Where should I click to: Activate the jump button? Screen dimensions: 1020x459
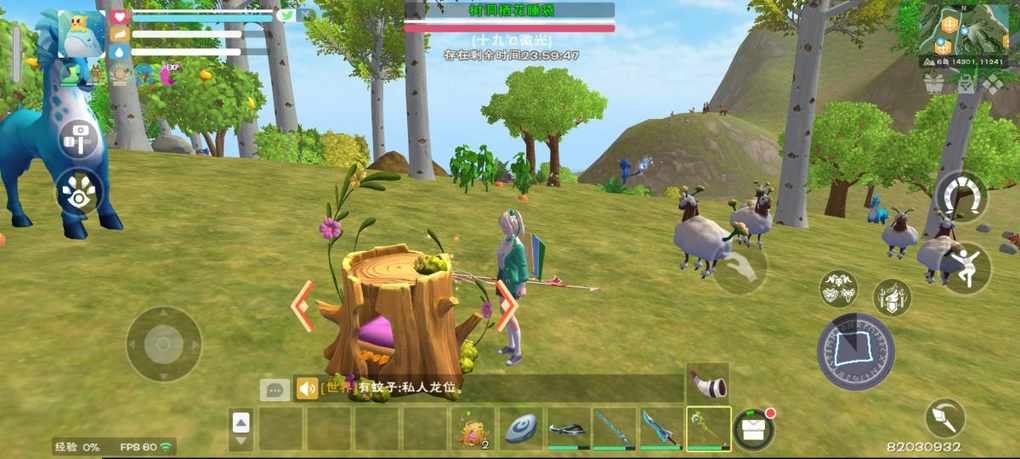(965, 268)
